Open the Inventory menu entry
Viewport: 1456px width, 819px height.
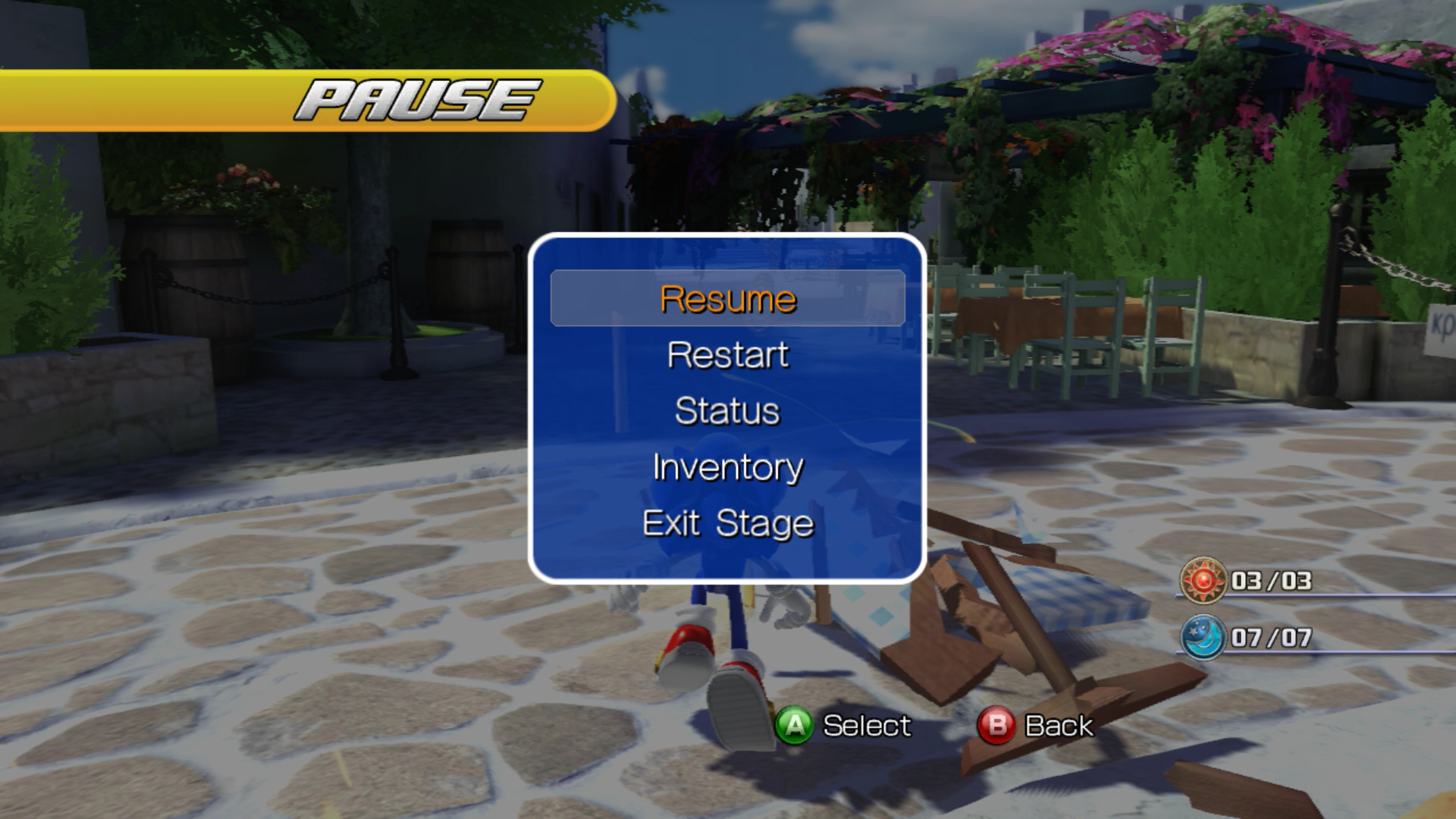click(x=726, y=468)
